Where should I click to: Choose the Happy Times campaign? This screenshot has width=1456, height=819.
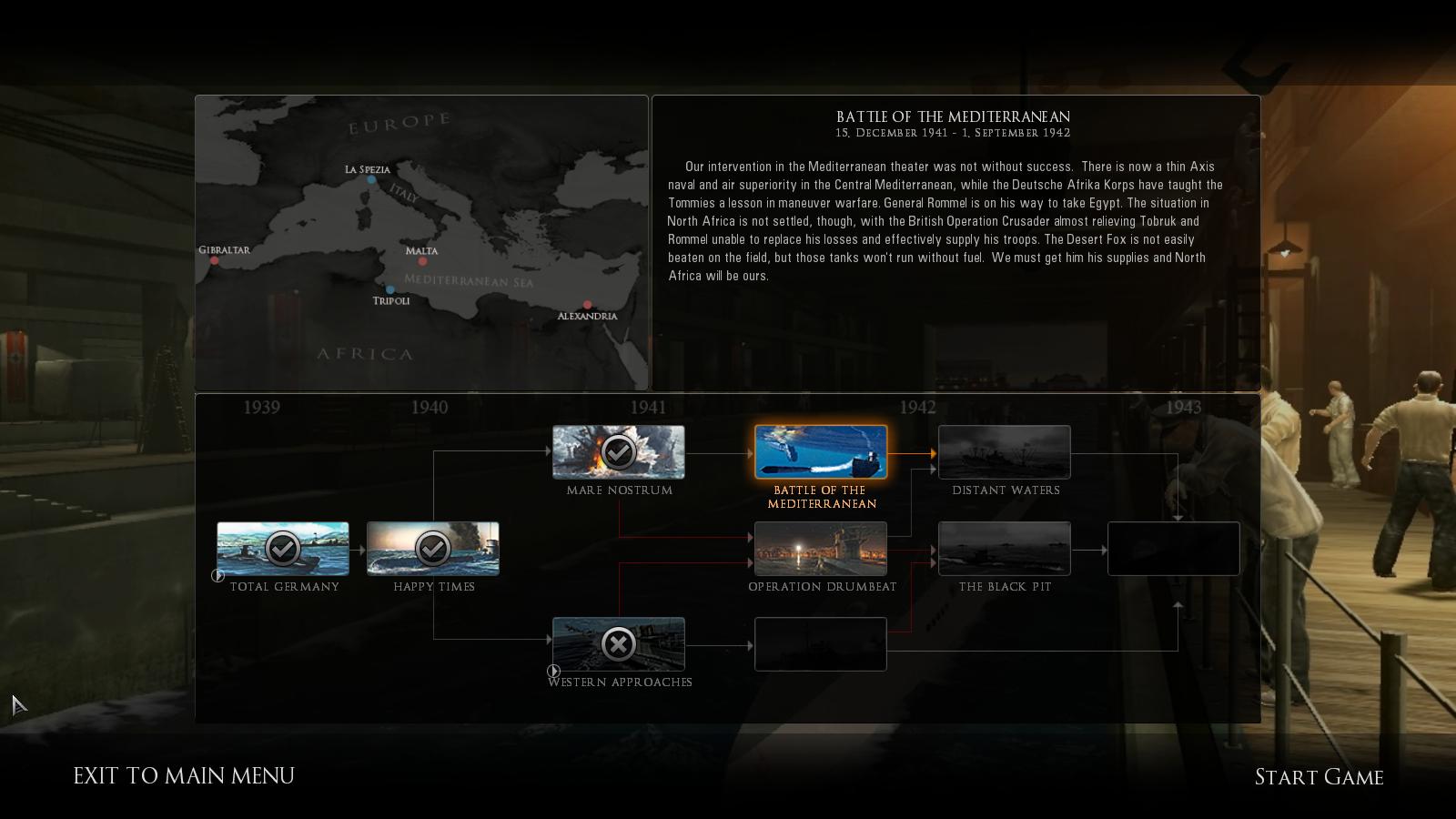(x=433, y=549)
